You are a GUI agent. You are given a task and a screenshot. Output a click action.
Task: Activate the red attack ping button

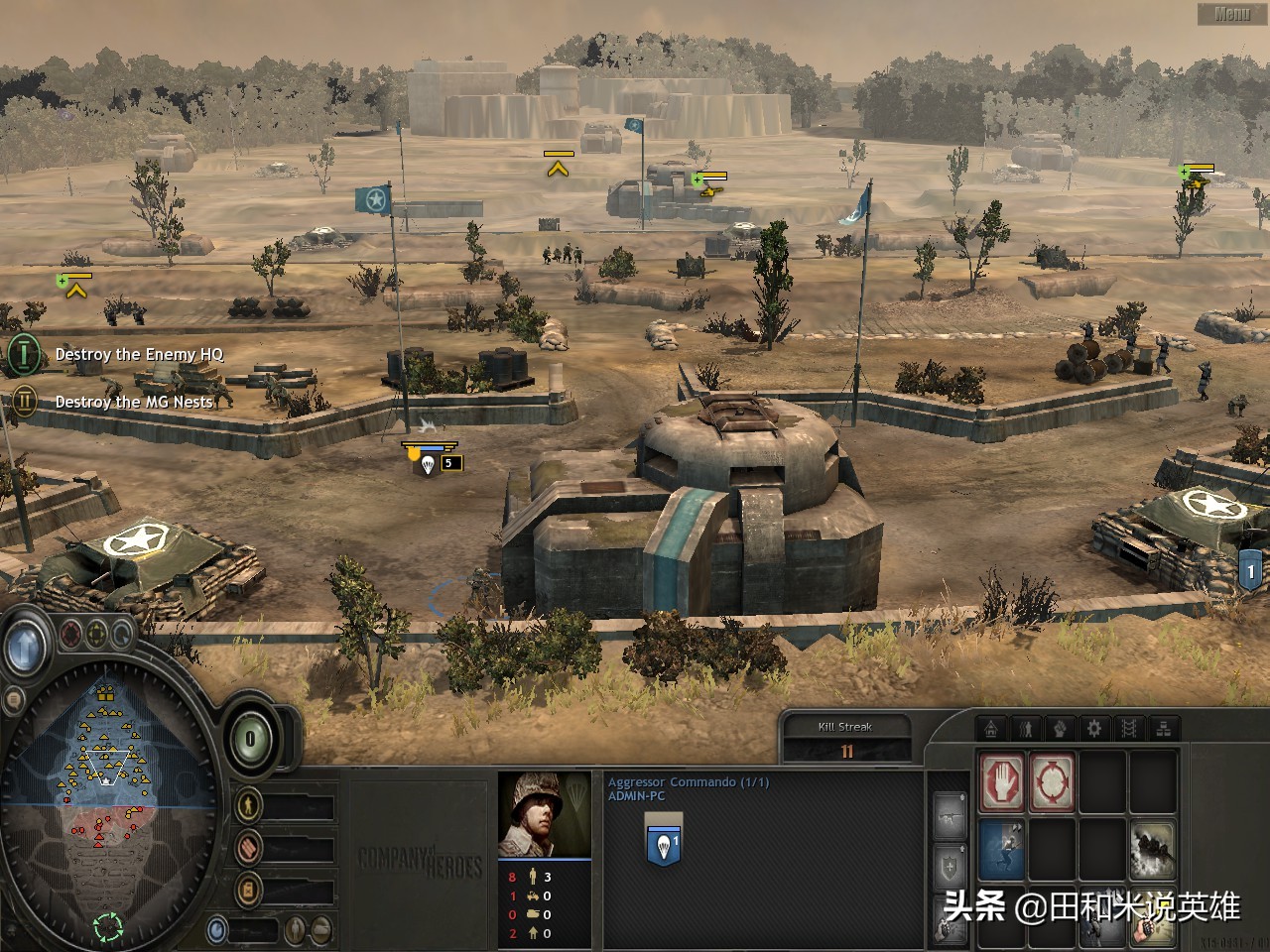[x=72, y=633]
